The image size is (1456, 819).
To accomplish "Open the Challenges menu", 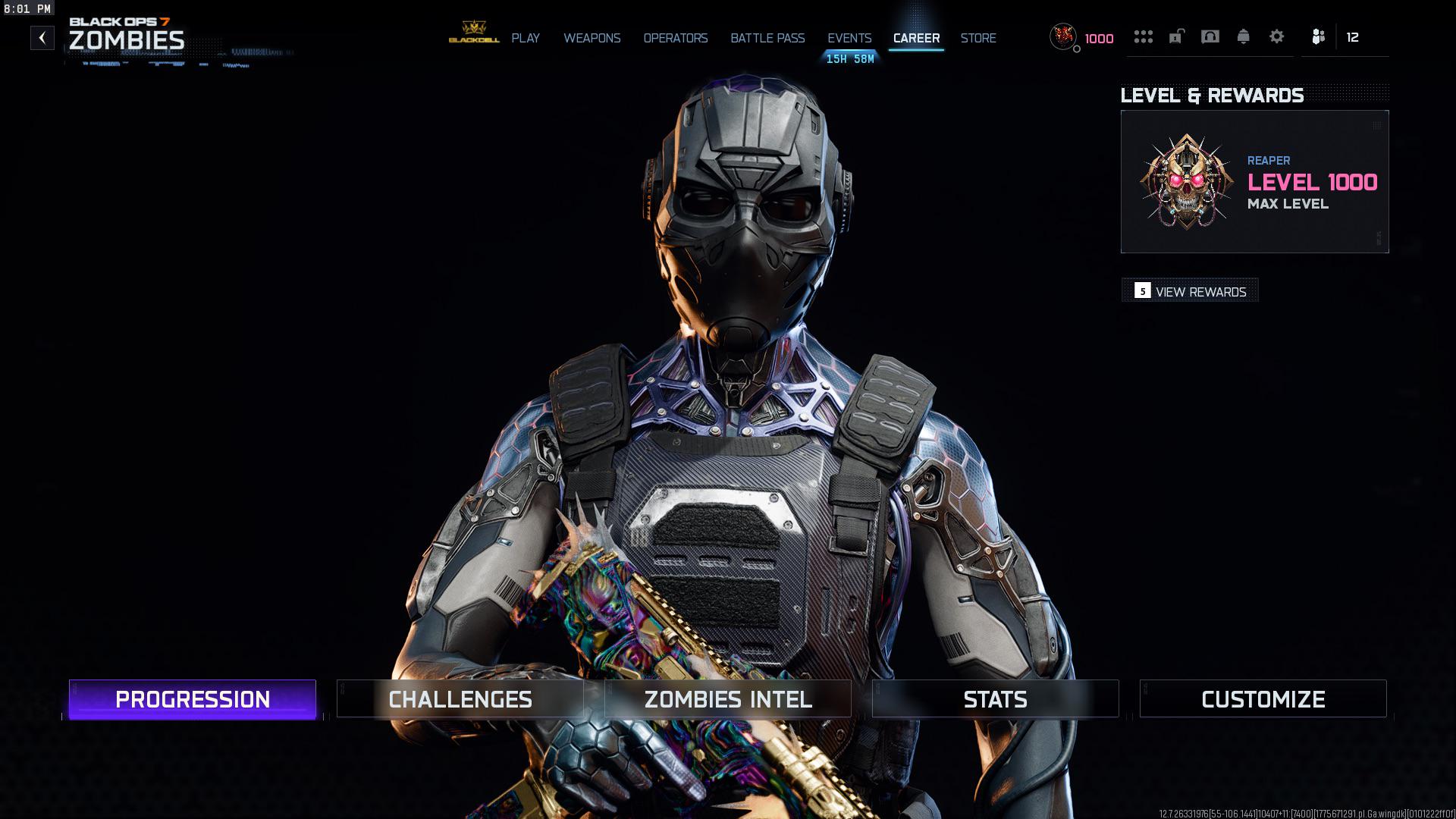I will coord(460,699).
